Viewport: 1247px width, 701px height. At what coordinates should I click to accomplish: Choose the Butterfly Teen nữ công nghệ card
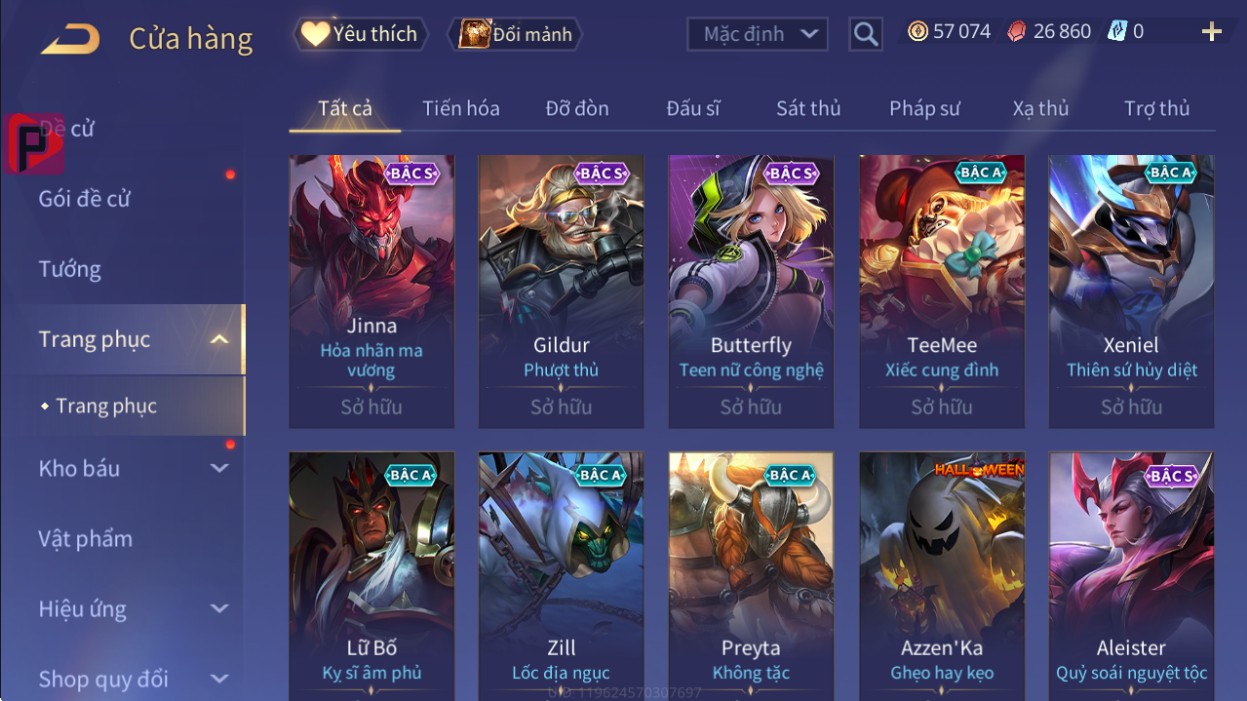pyautogui.click(x=751, y=290)
